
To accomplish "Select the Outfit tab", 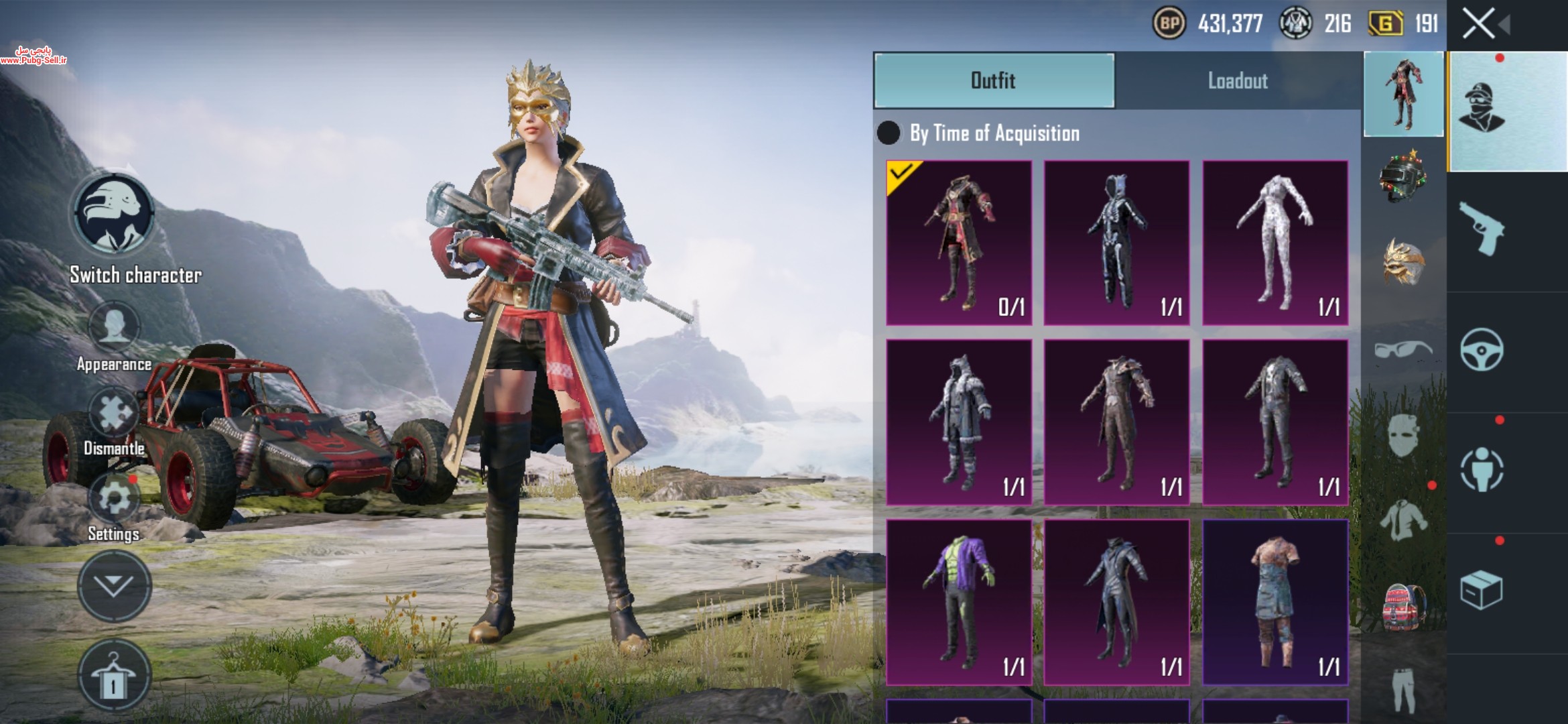I will coord(994,80).
